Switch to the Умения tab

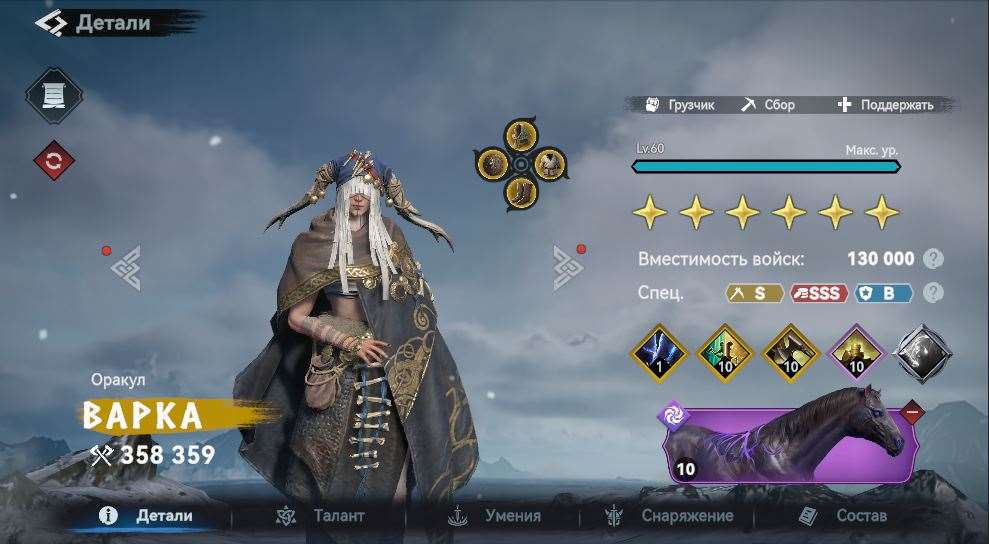coord(494,516)
